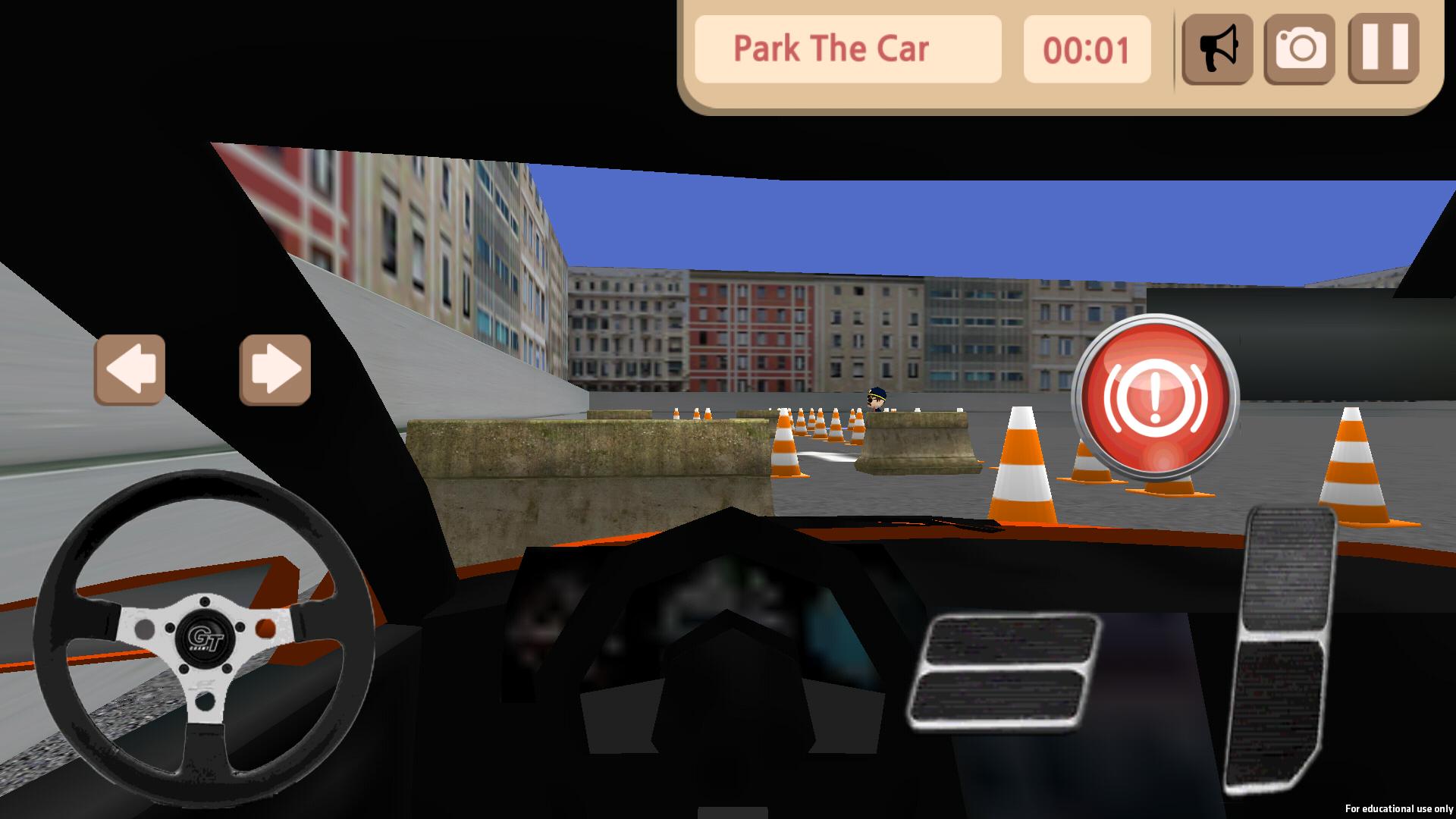Steer right with the right arrow button

click(275, 369)
